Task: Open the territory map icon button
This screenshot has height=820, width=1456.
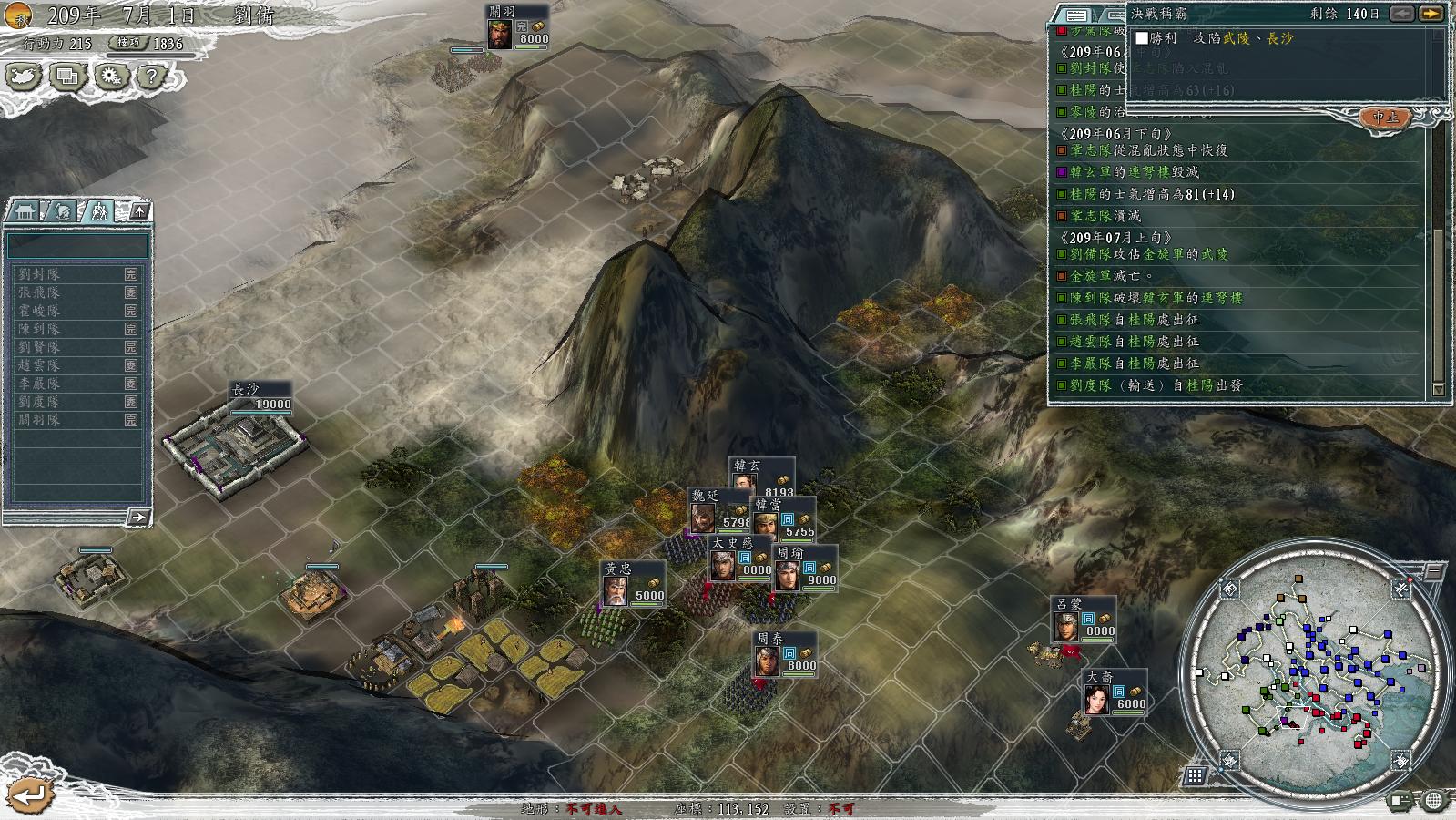Action: [24, 77]
